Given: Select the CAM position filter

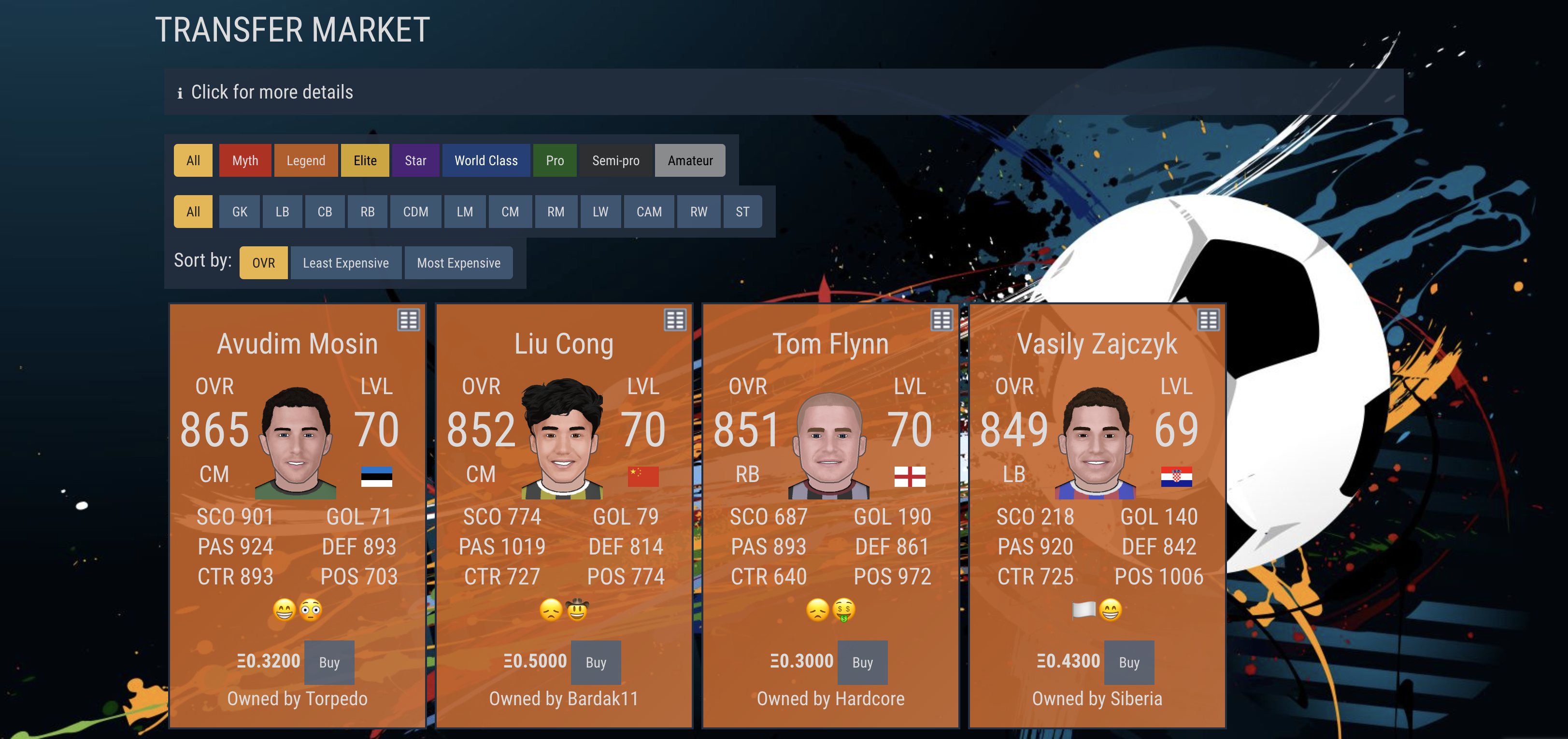Looking at the screenshot, I should pyautogui.click(x=648, y=212).
